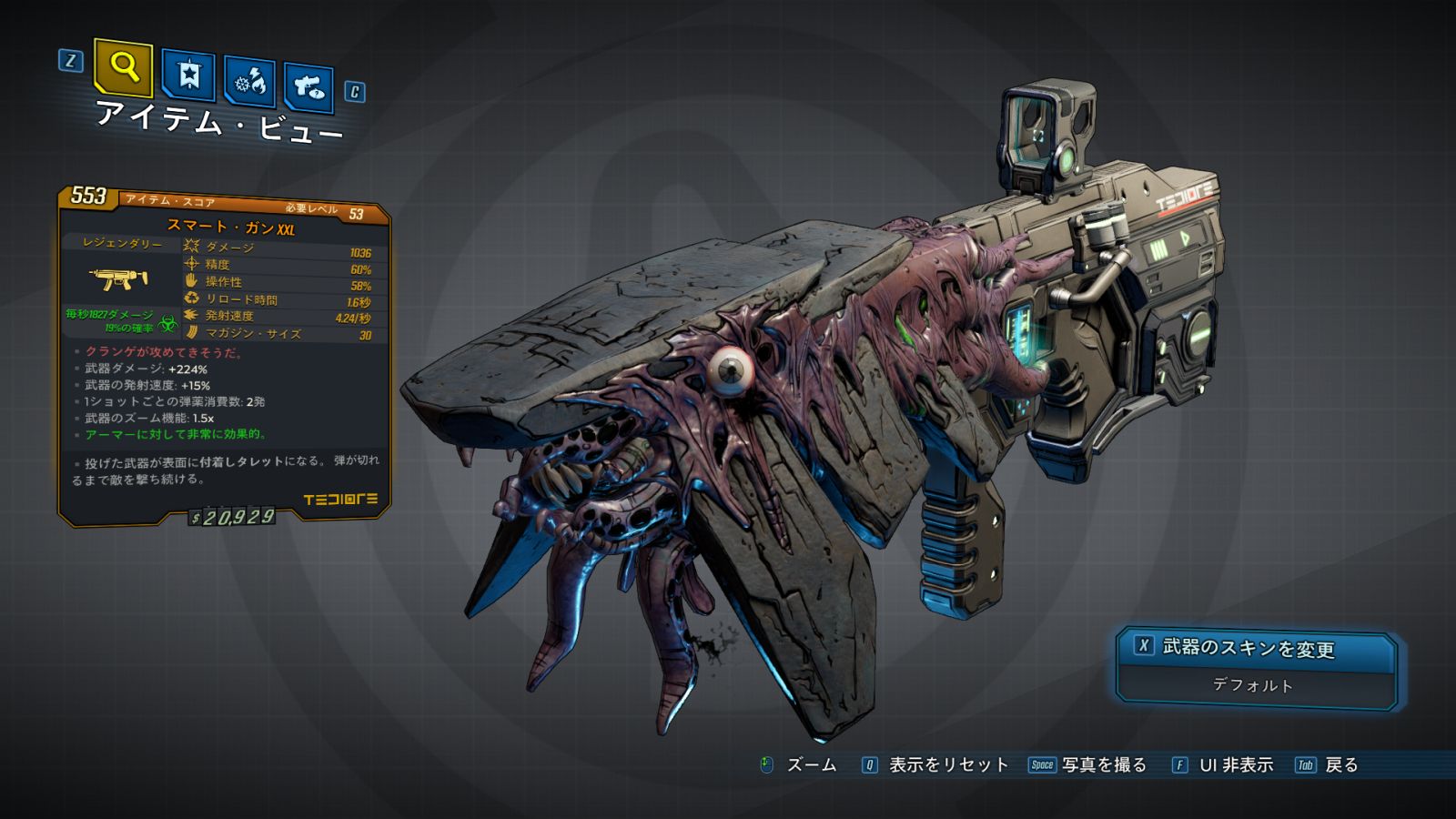Hide the interface with UI 非表示

point(1235,765)
